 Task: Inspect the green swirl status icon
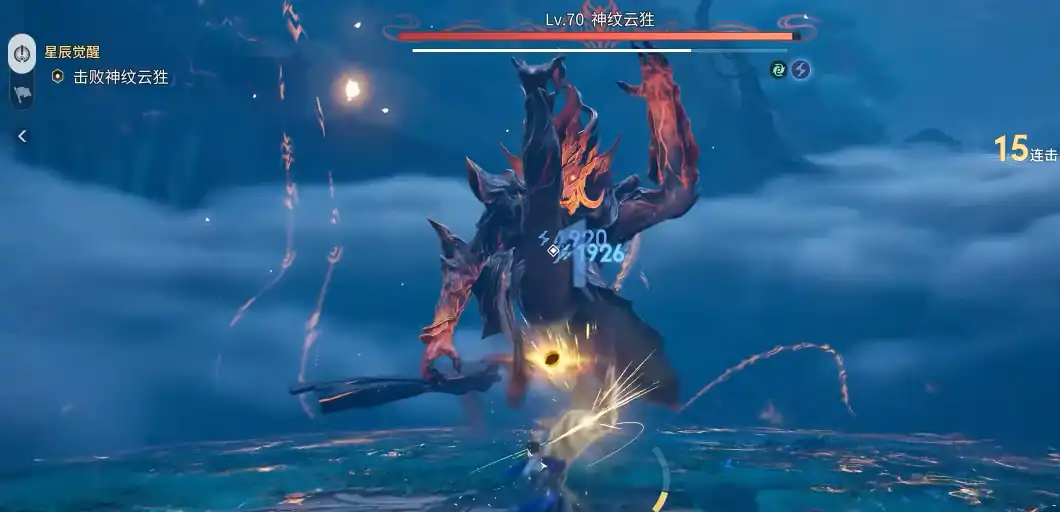tap(778, 69)
